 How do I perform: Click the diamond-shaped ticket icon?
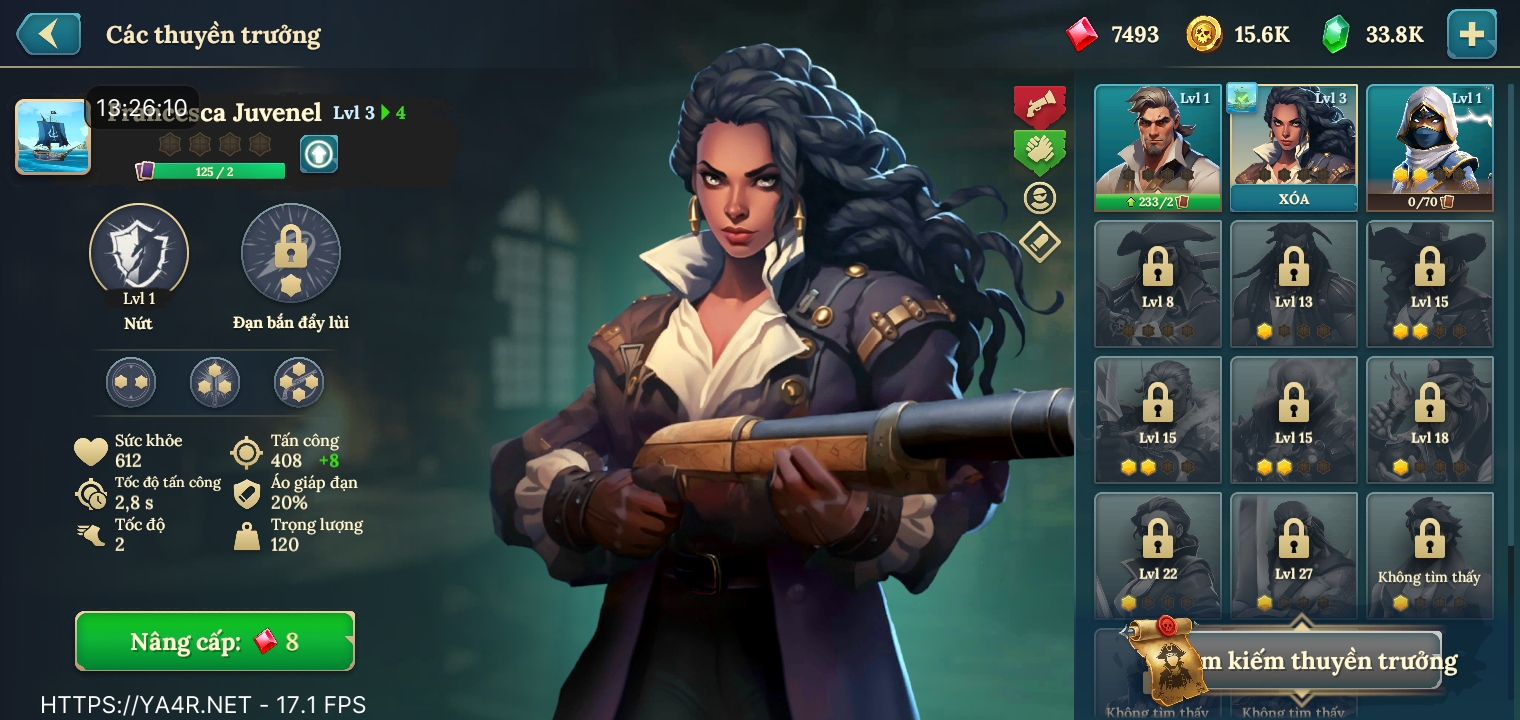coord(1040,241)
